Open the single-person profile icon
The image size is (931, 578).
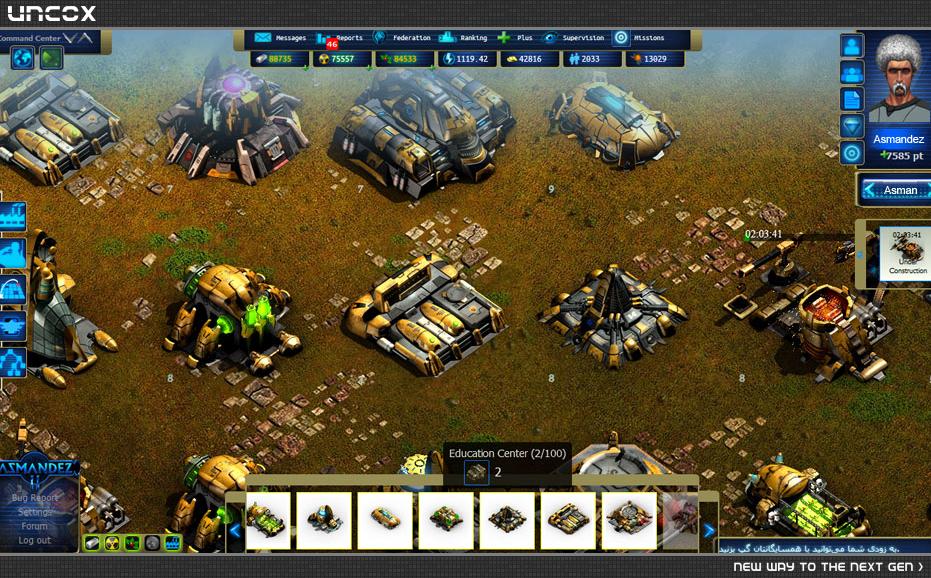tap(851, 46)
